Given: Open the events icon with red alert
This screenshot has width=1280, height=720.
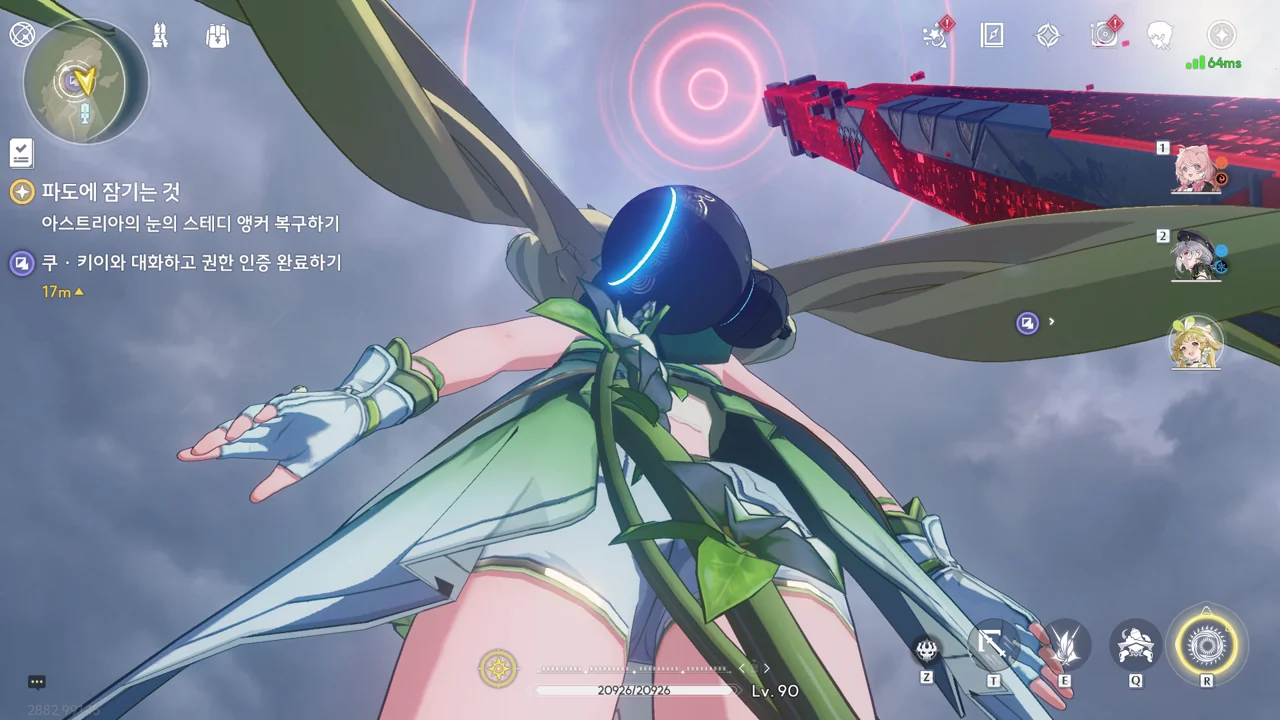Looking at the screenshot, I should [x=937, y=35].
